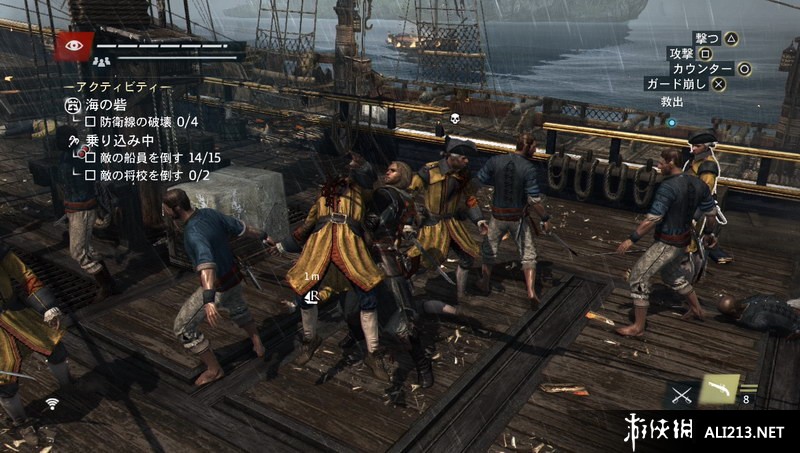Select the pistol weapon slot
800x453 pixels.
(718, 389)
